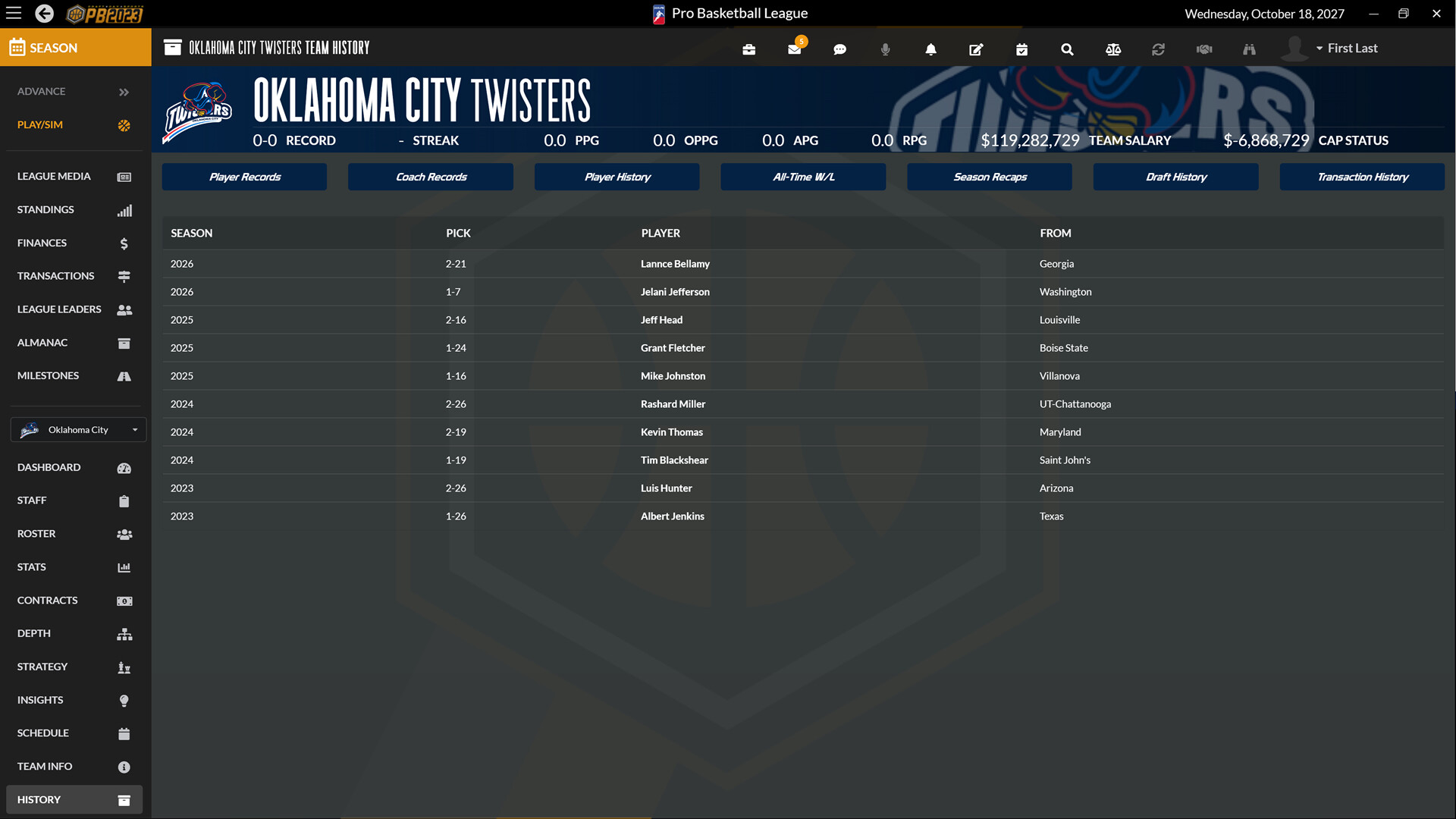
Task: Switch to the Season Recaps tab
Action: point(989,177)
